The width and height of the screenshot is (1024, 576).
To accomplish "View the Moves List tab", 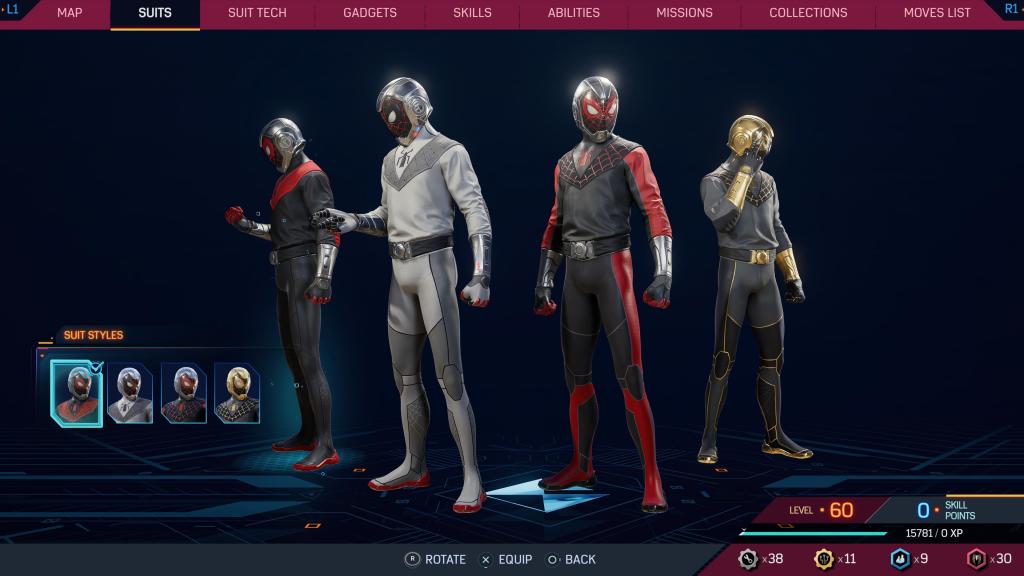I will coord(937,13).
